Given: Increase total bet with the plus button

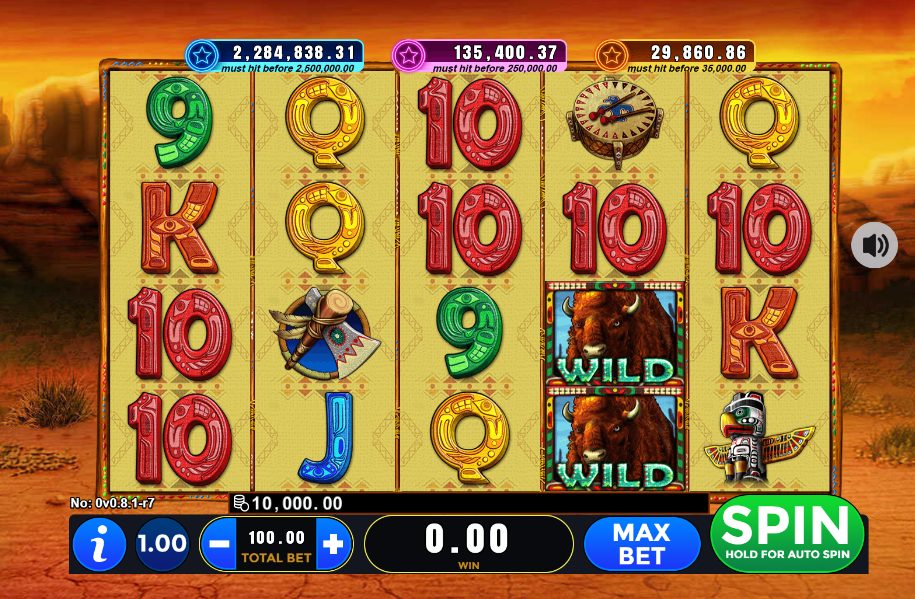Looking at the screenshot, I should [334, 544].
